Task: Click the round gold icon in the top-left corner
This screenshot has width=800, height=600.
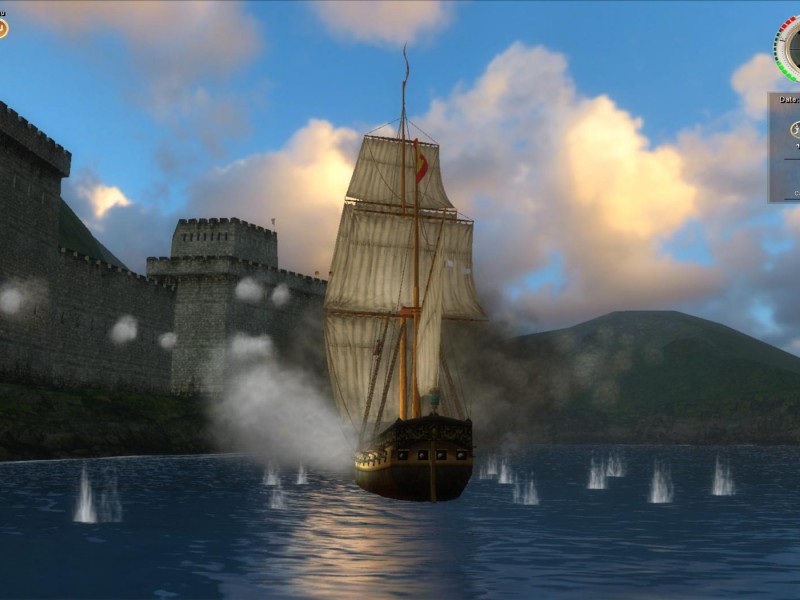Action: tap(2, 28)
